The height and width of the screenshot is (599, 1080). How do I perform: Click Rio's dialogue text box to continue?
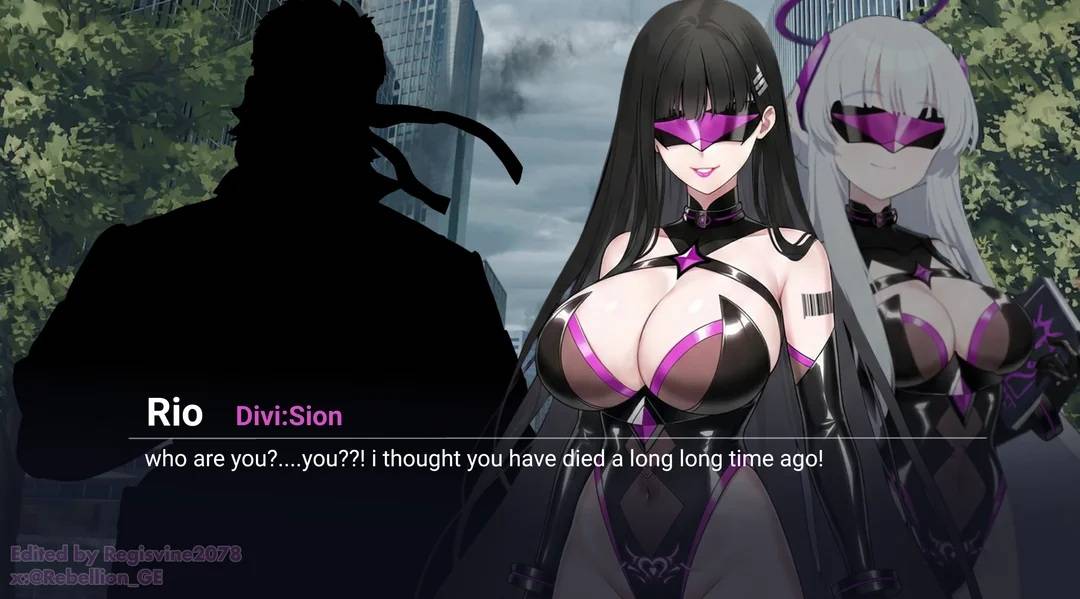(483, 461)
